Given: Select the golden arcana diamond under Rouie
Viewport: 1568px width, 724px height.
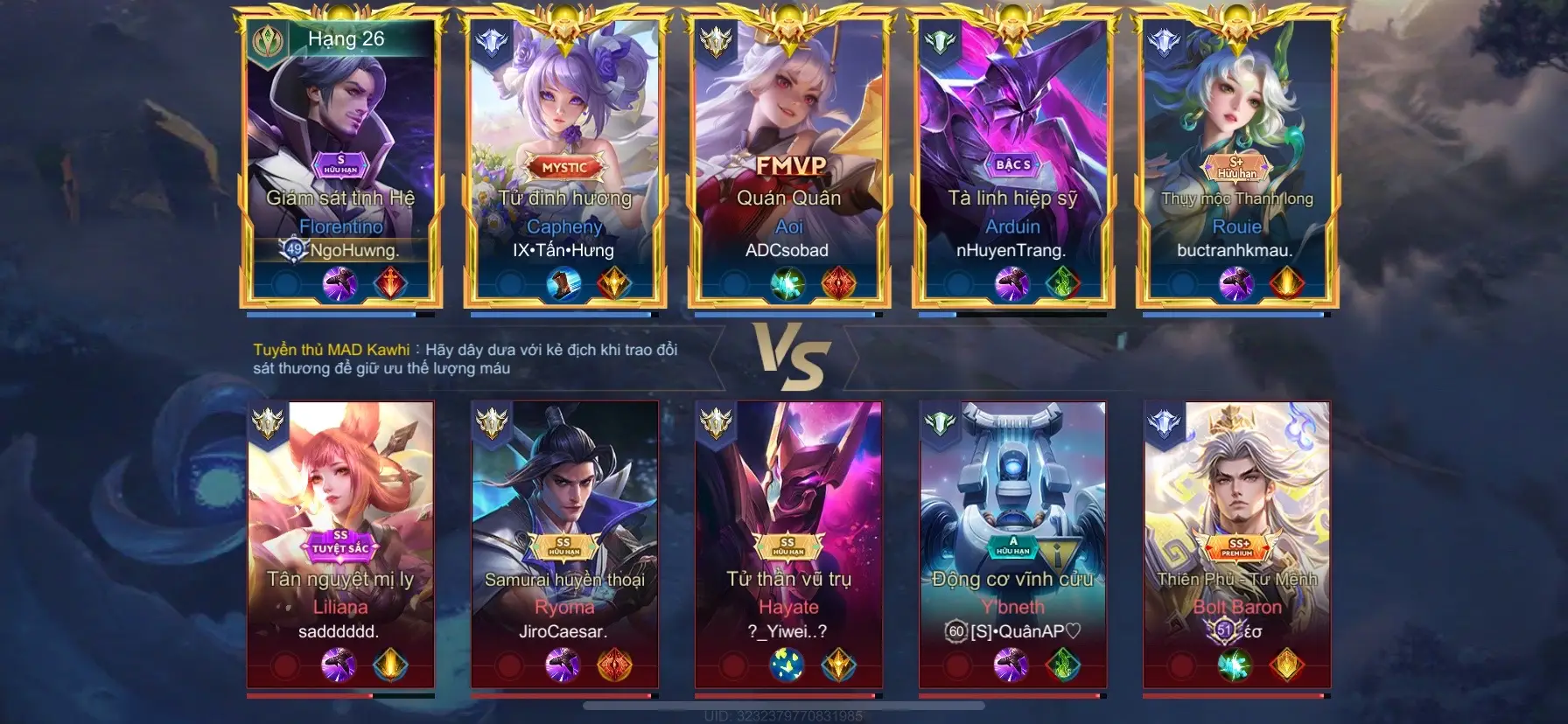Looking at the screenshot, I should tap(1286, 282).
